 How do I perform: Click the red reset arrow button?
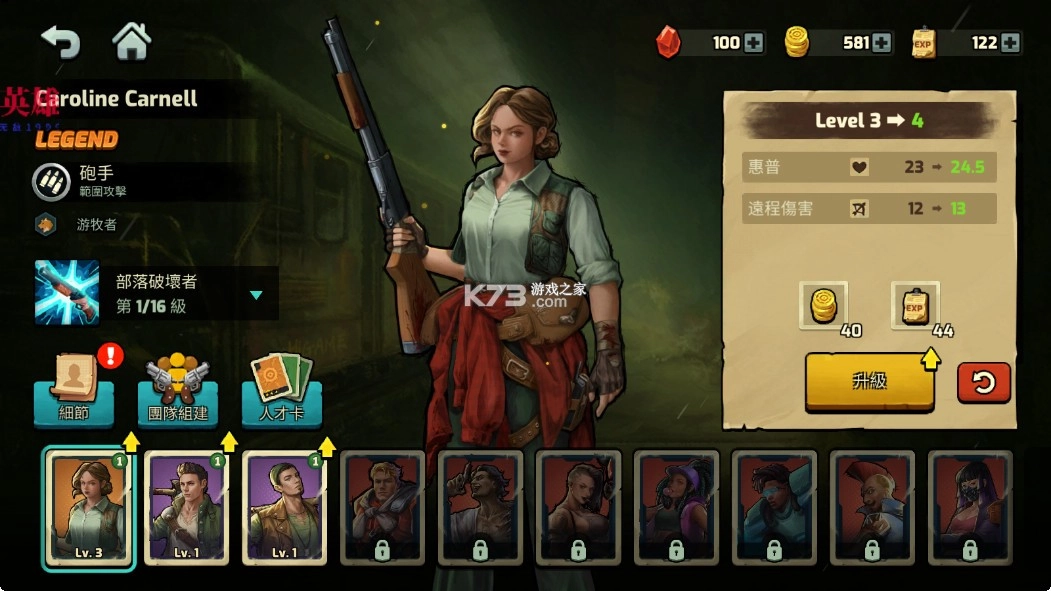(984, 382)
